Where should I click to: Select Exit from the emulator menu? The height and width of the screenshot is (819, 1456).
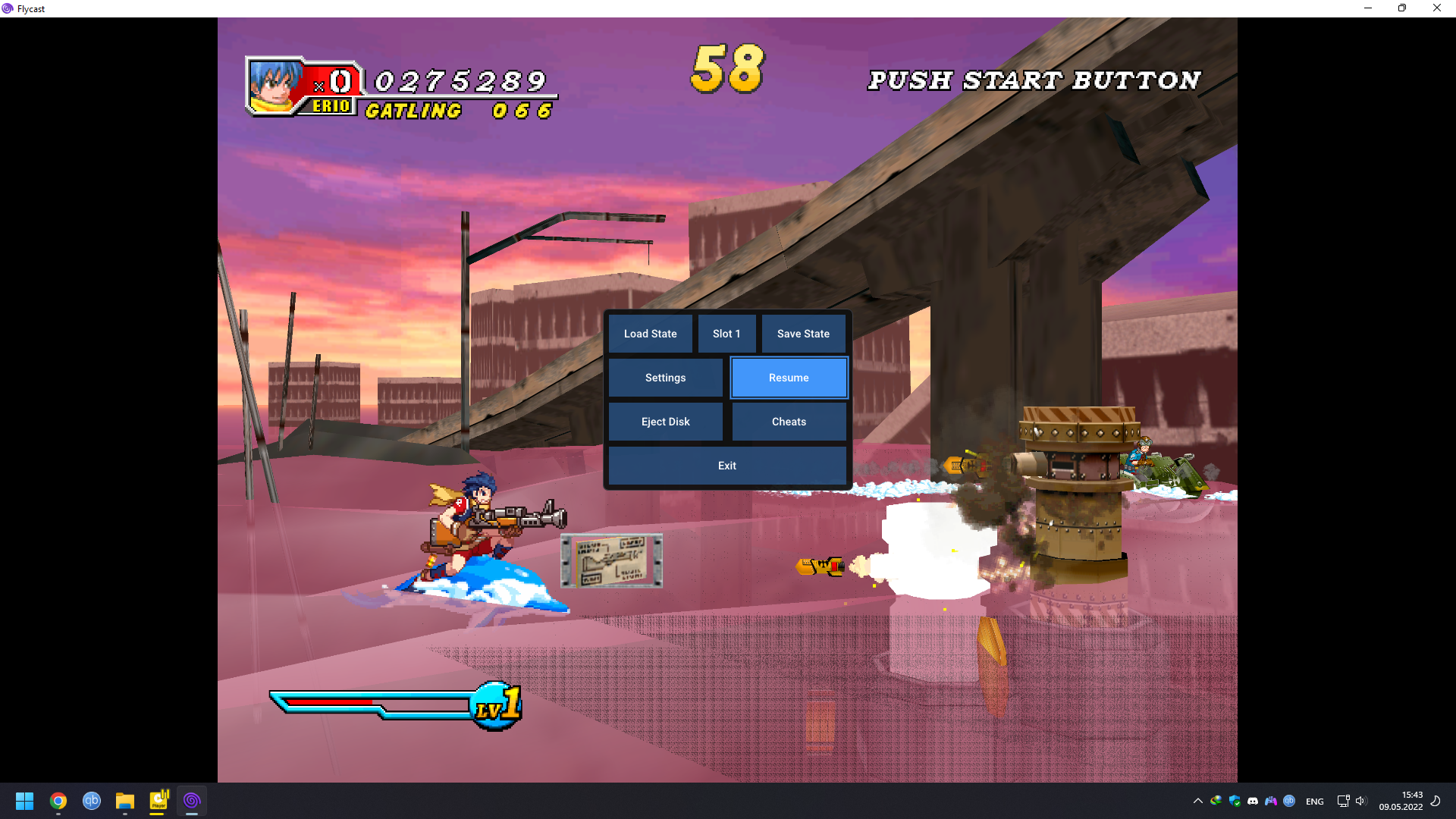click(727, 466)
